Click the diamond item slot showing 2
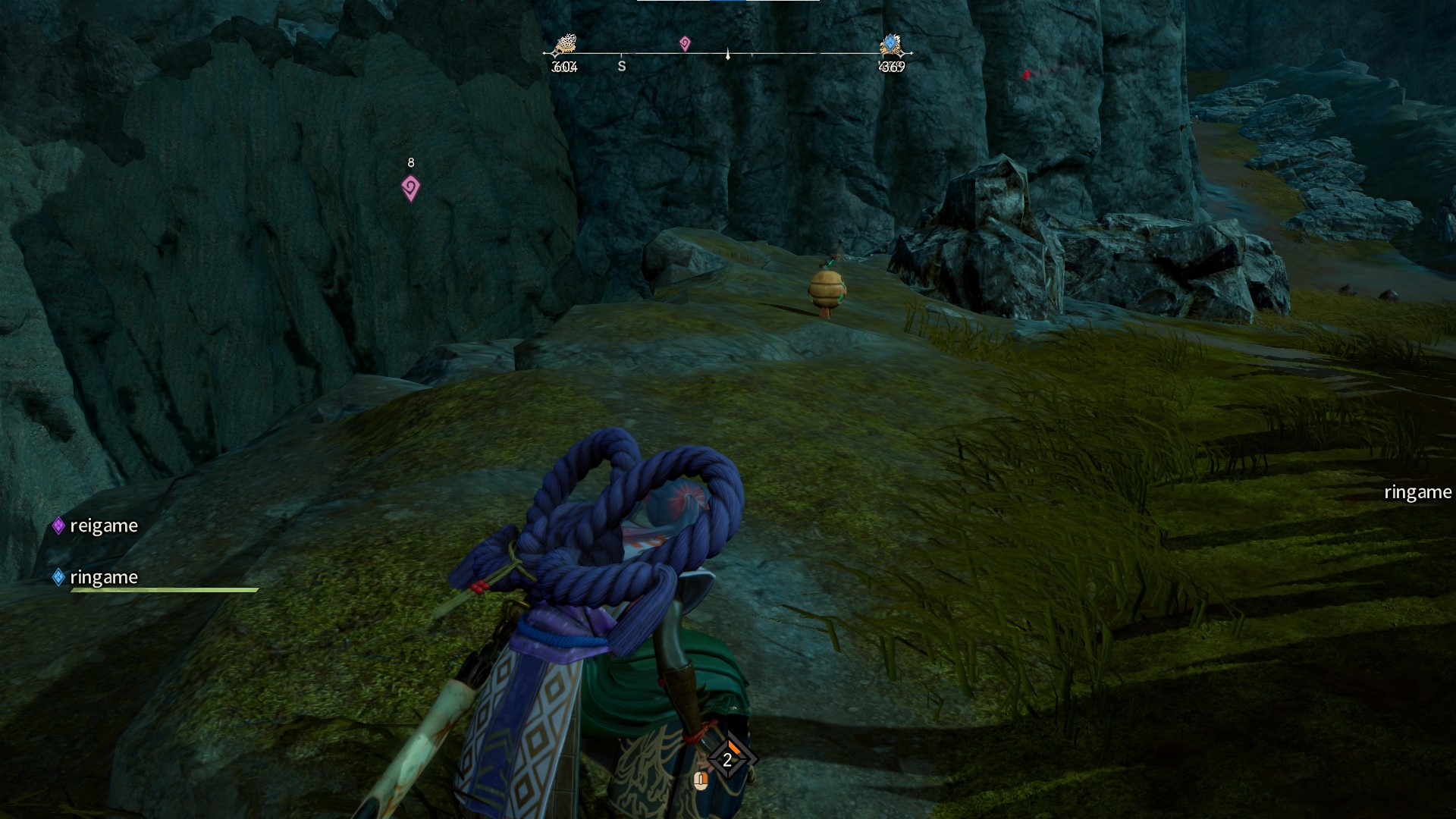This screenshot has height=819, width=1456. 728,759
